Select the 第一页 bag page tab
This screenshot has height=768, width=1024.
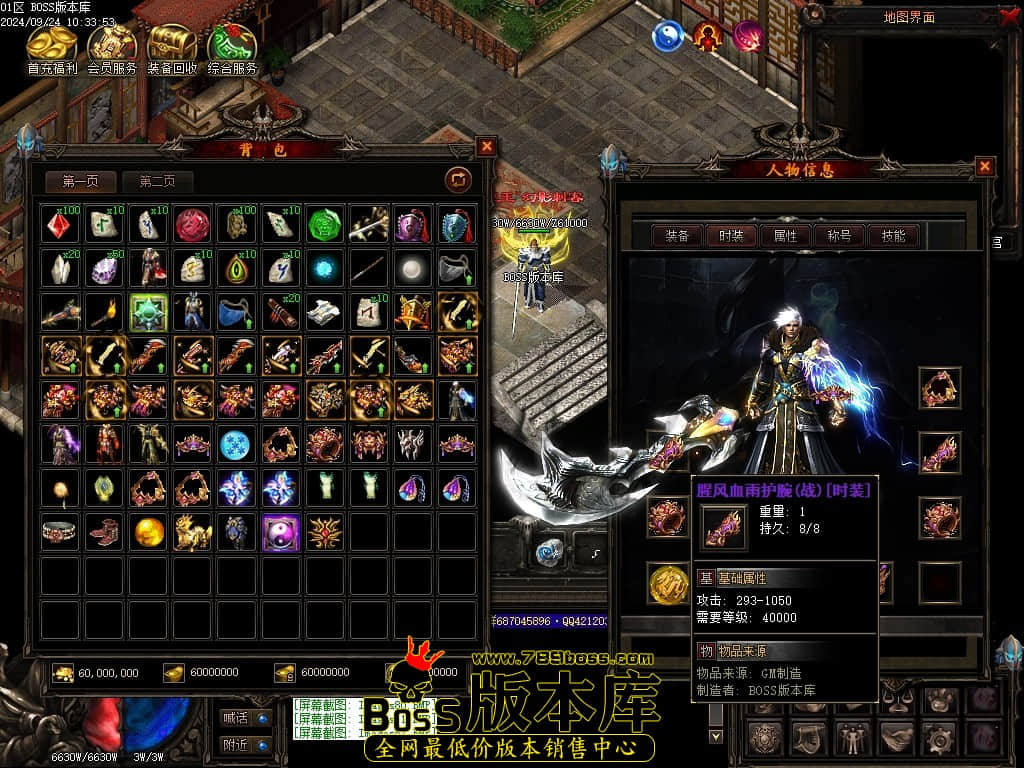[x=81, y=181]
